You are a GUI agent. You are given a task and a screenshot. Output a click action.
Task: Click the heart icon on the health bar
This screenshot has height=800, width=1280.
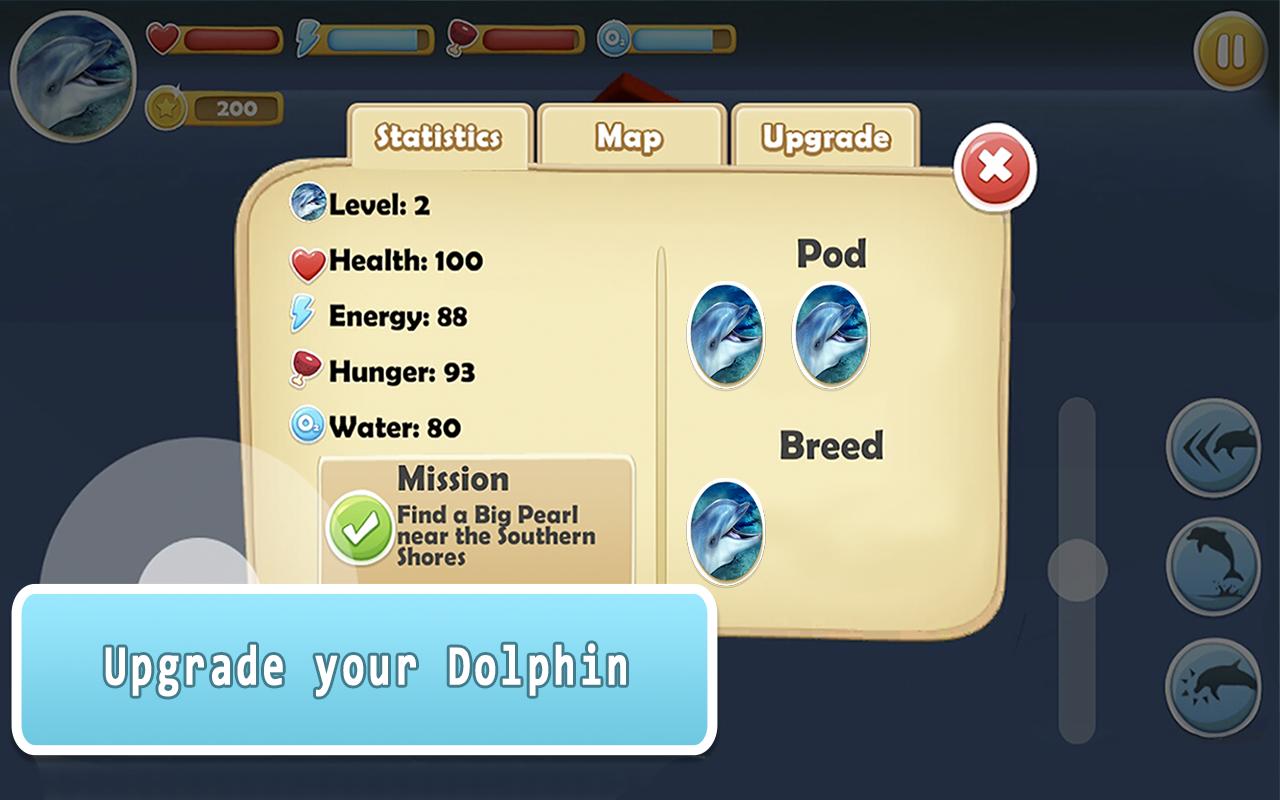(160, 40)
